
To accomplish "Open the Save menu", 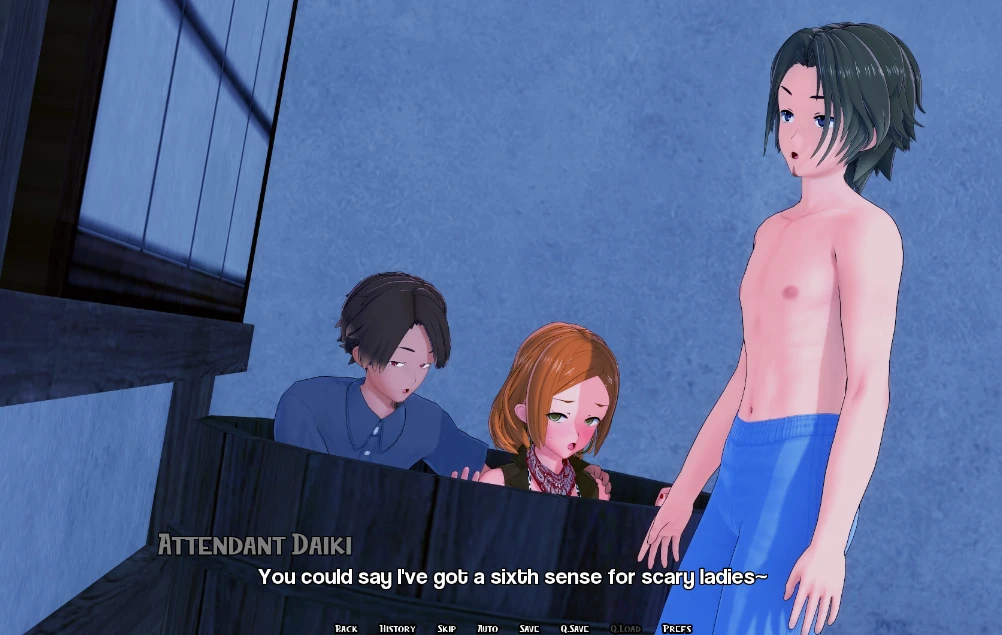I will pos(529,628).
